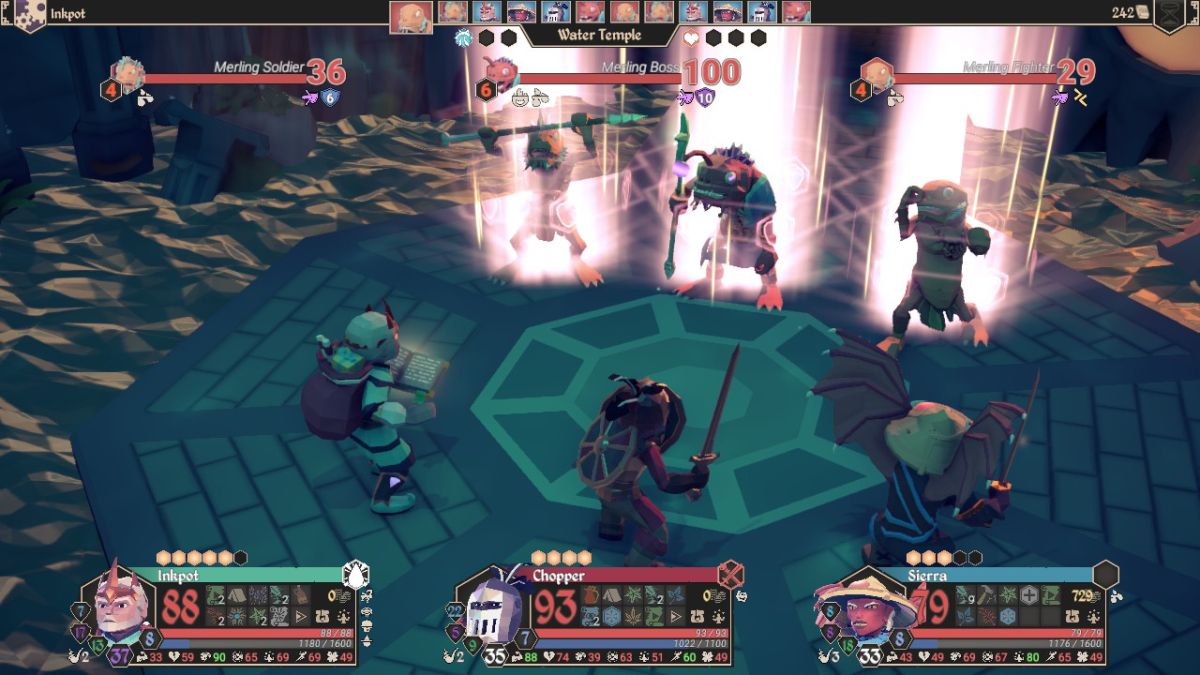Click the water drop badge on Inkpot's panel
The width and height of the screenshot is (1200, 675).
click(356, 575)
